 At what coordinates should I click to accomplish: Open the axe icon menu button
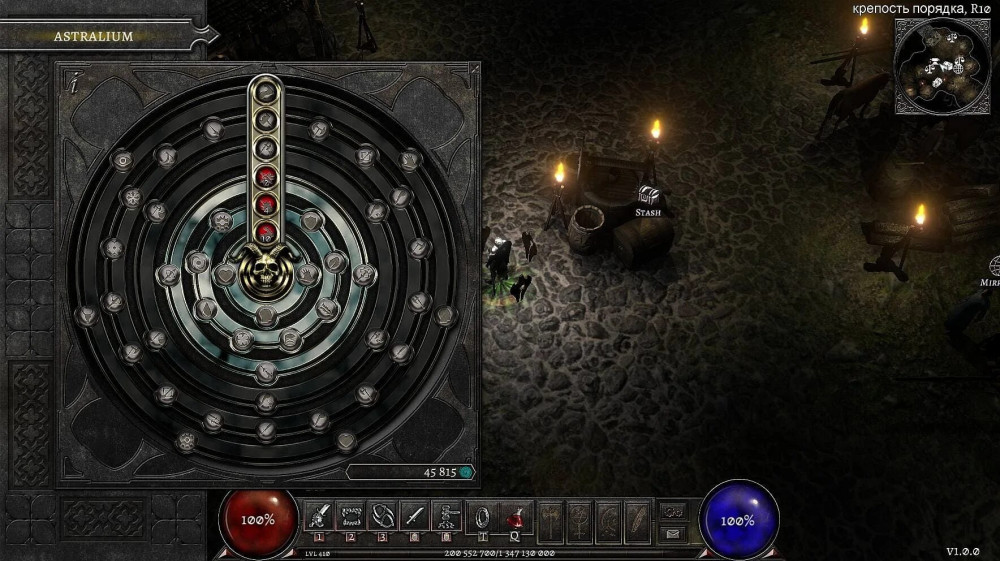[x=552, y=519]
